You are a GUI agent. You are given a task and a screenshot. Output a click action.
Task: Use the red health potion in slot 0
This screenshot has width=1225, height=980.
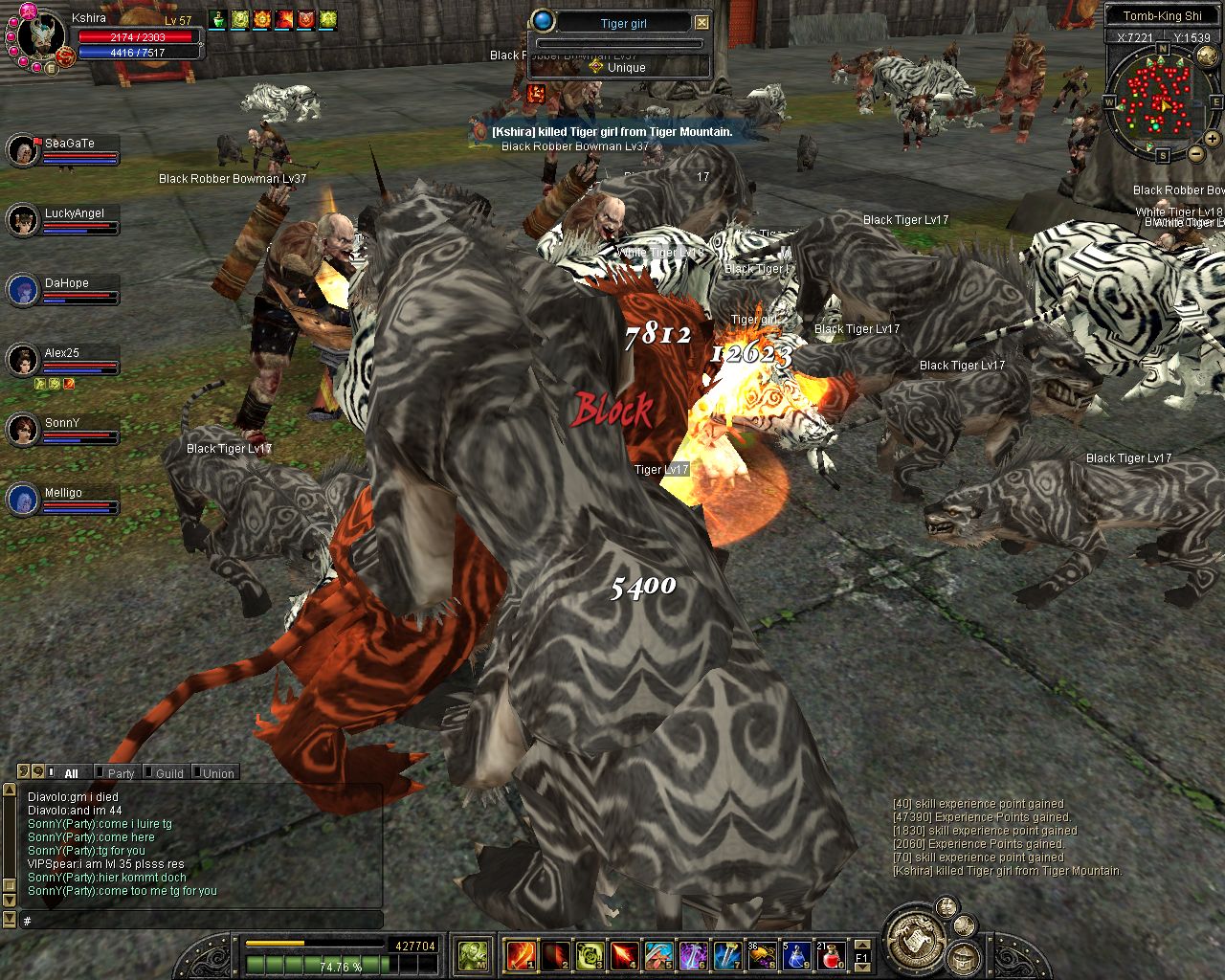[x=832, y=954]
